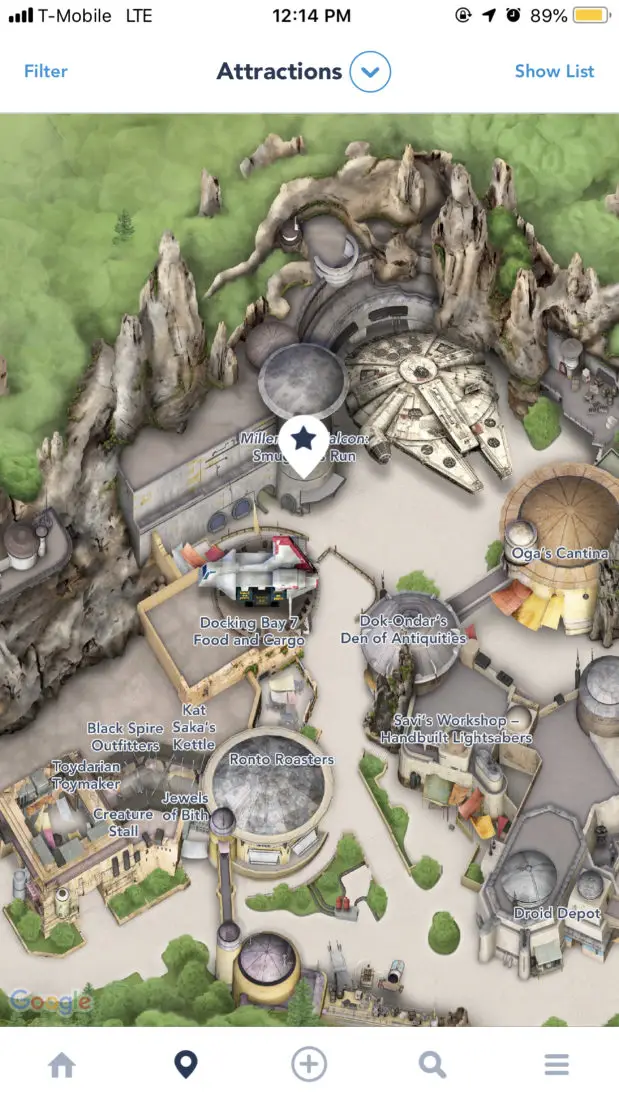The width and height of the screenshot is (619, 1100).
Task: Select Dok-Ondar's Den of Antiquities label
Action: pos(403,629)
